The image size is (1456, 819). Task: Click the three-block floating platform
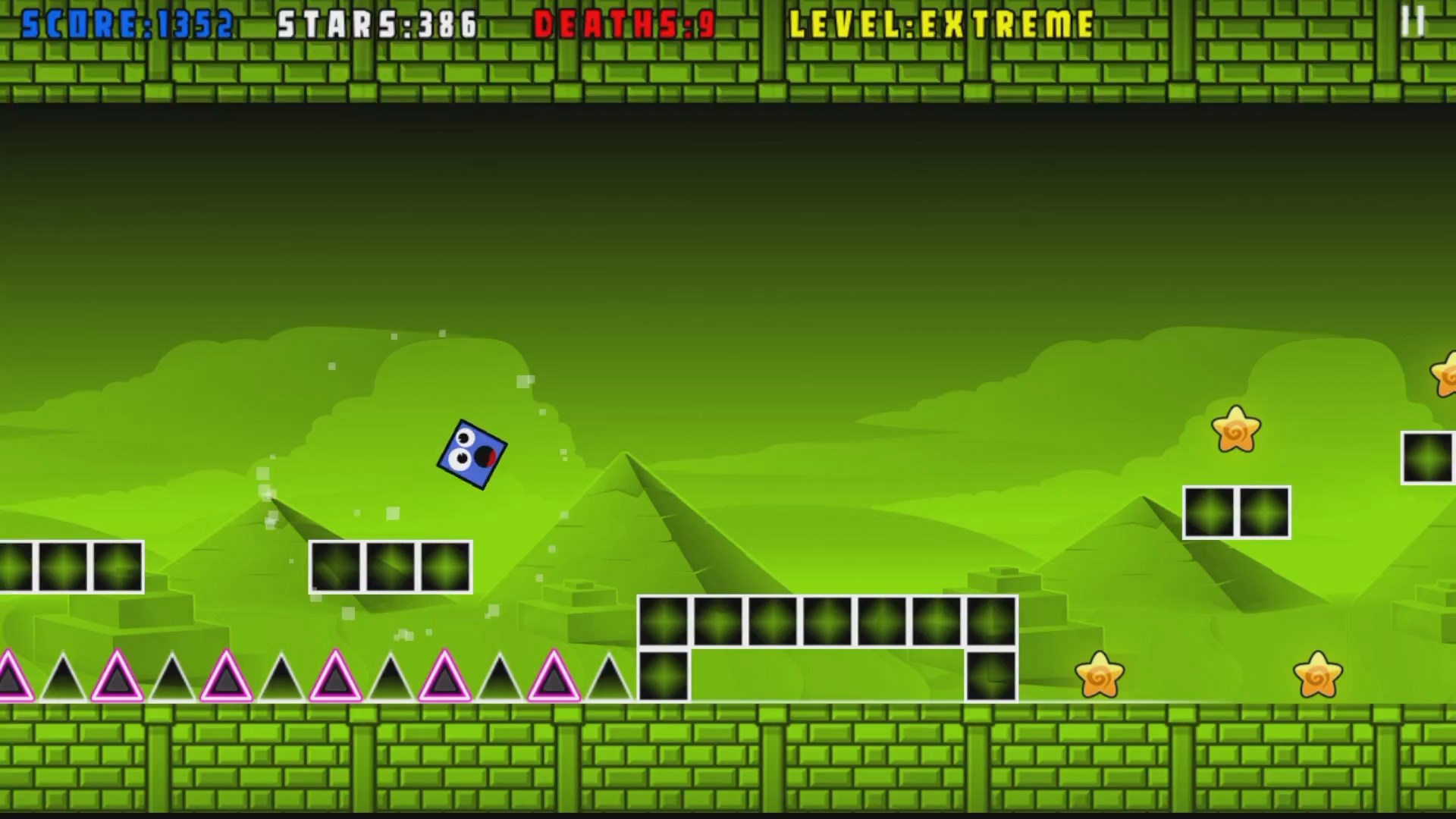pos(391,566)
